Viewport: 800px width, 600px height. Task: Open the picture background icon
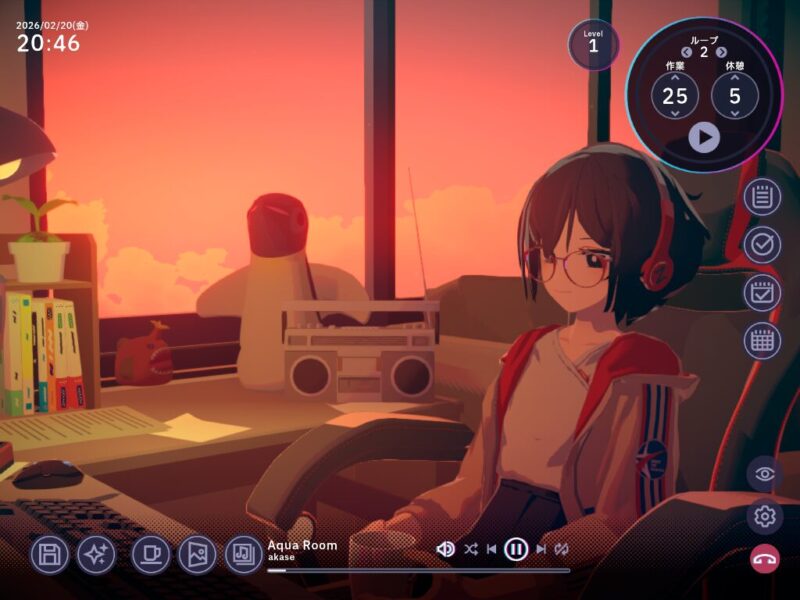tap(197, 554)
